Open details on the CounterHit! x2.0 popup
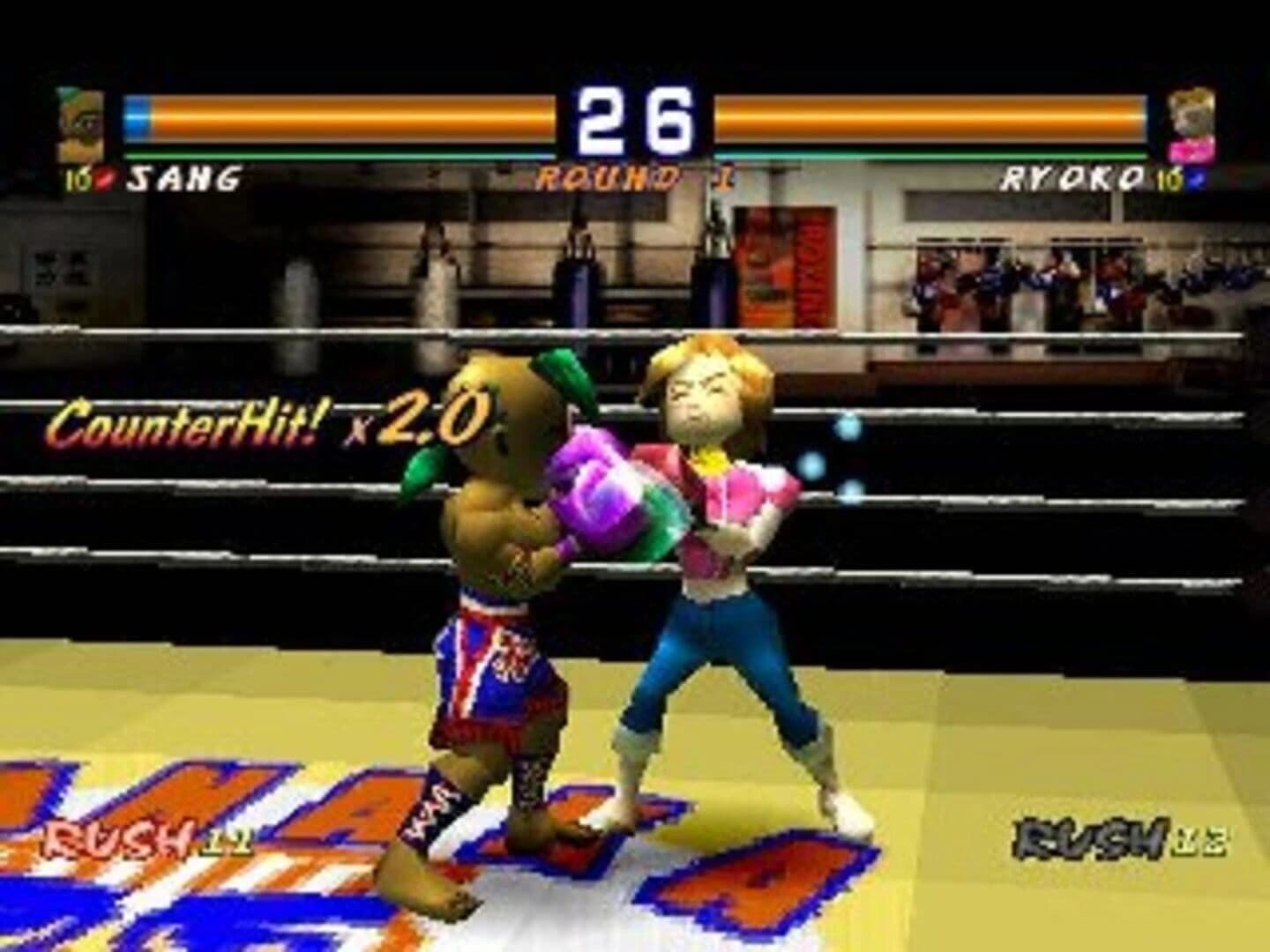This screenshot has height=952, width=1270. click(265, 423)
